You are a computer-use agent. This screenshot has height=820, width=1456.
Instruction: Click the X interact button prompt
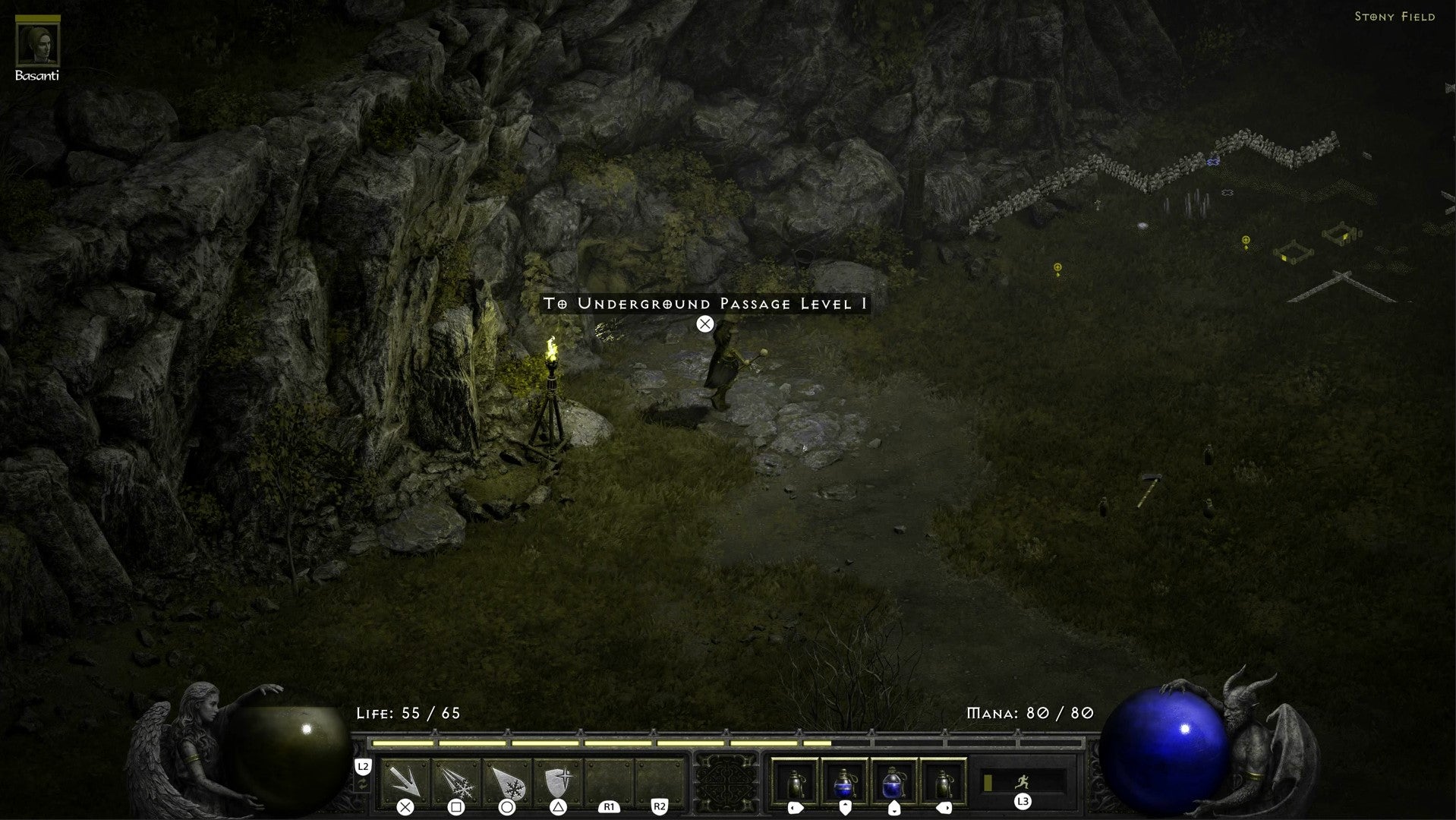coord(704,323)
